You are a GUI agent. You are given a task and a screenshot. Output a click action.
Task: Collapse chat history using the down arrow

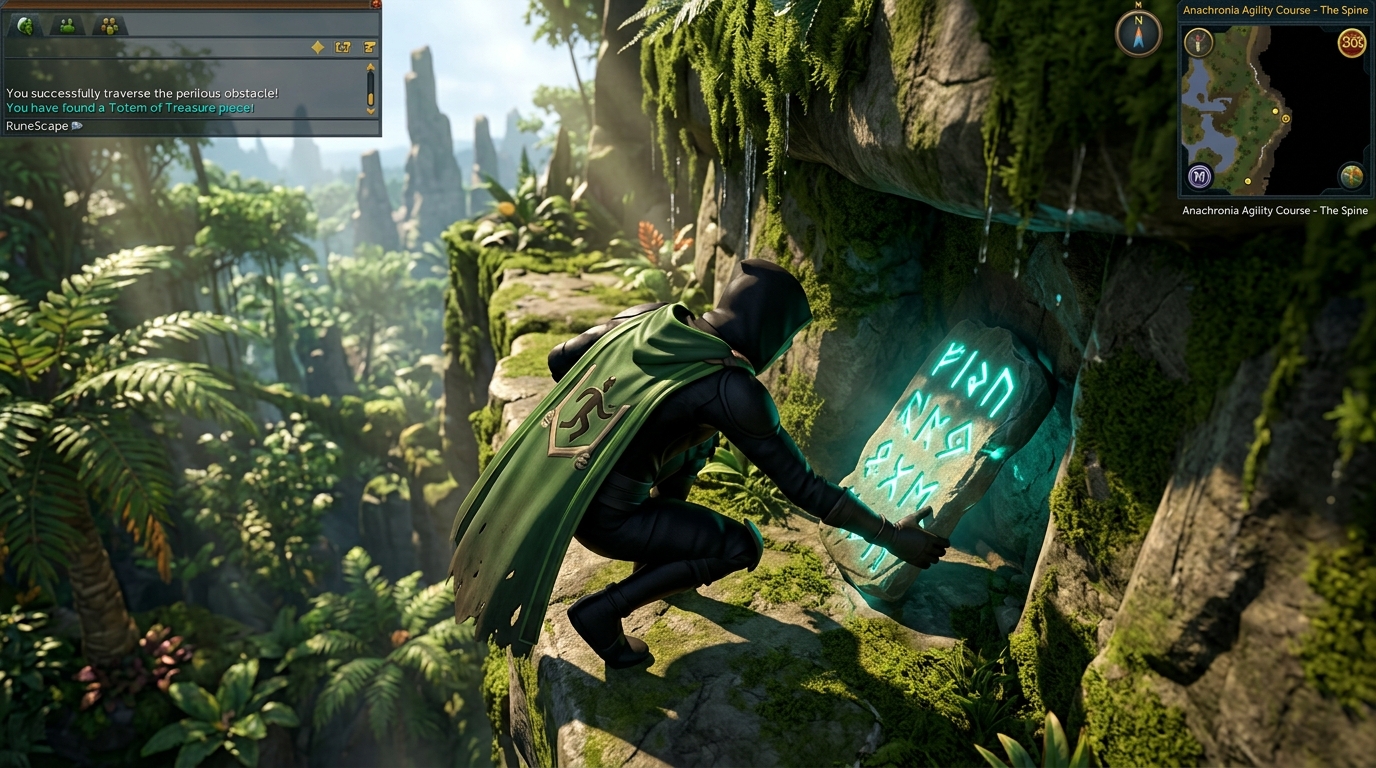pyautogui.click(x=370, y=110)
